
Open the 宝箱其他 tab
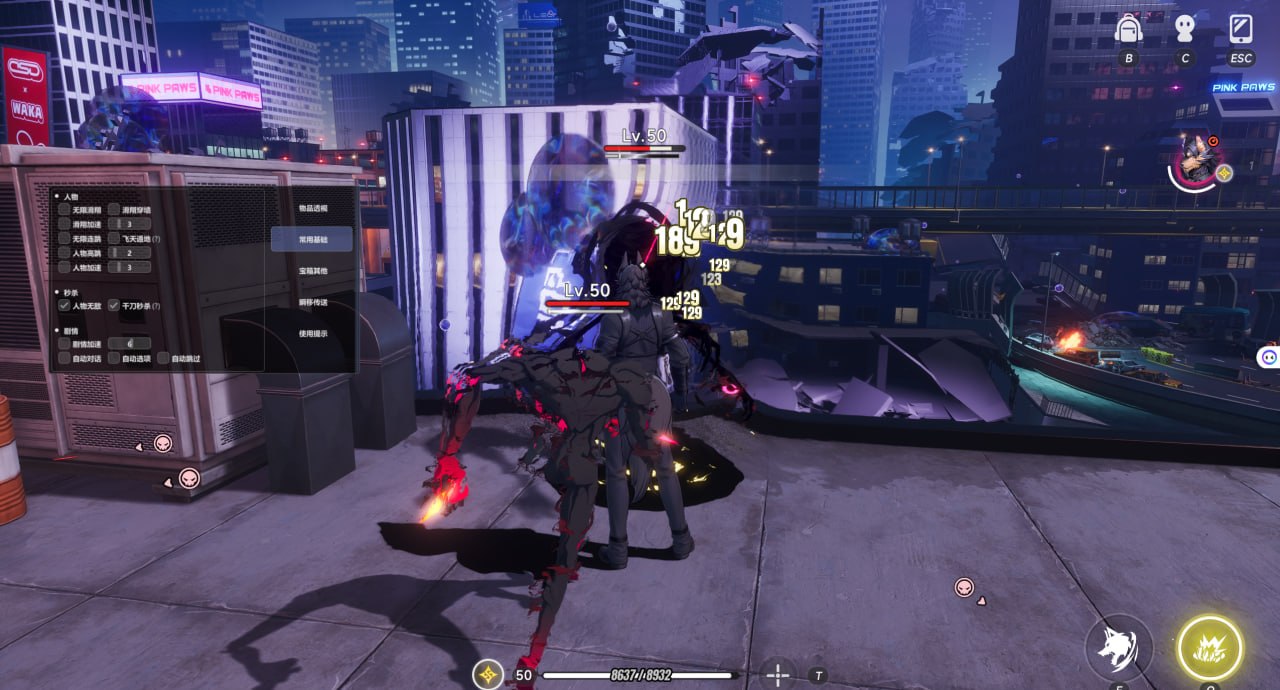312,271
